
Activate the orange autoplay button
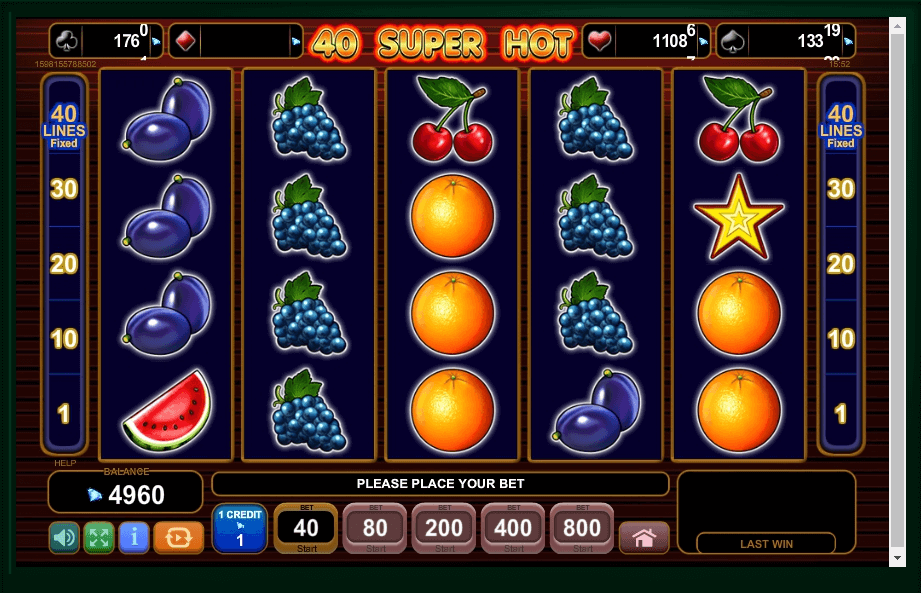coord(178,538)
